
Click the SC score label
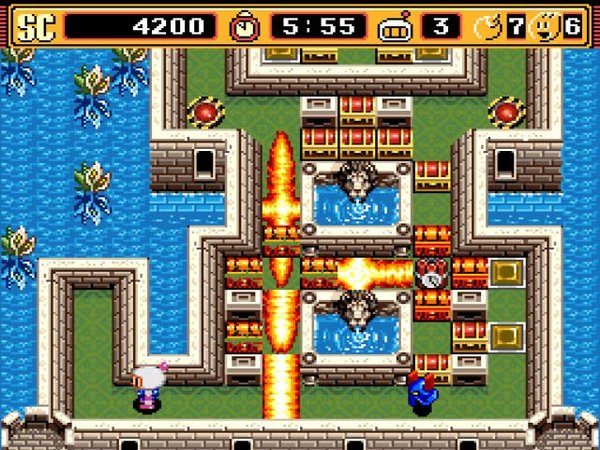[x=32, y=25]
